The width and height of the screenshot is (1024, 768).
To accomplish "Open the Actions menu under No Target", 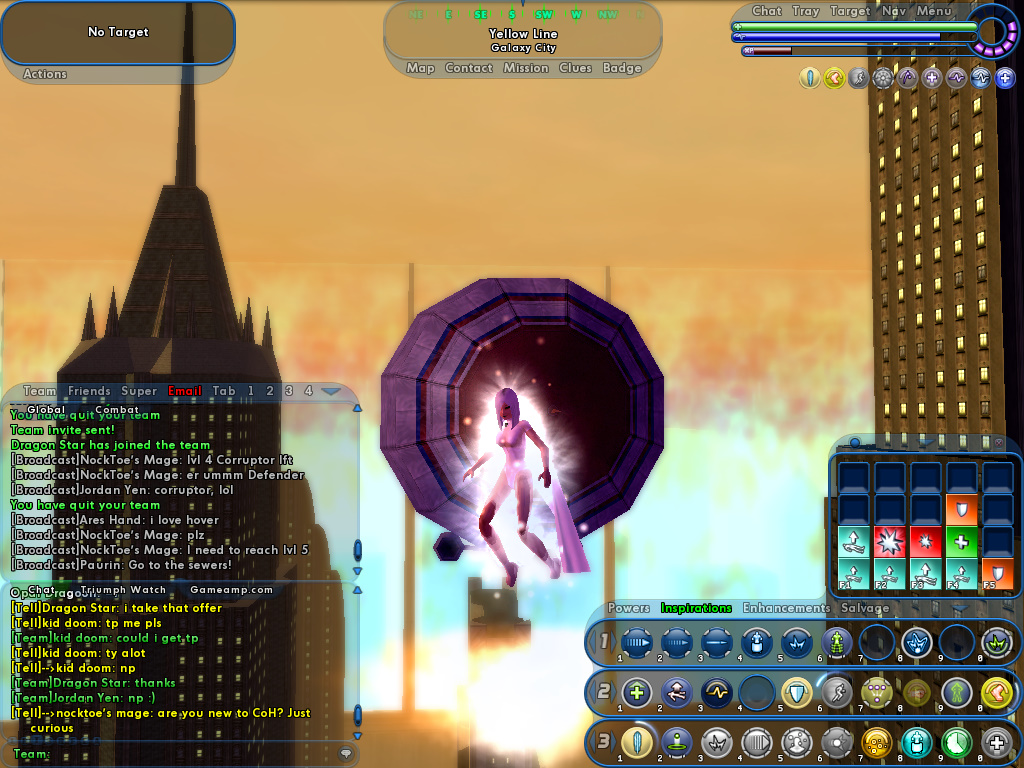I will tap(45, 74).
